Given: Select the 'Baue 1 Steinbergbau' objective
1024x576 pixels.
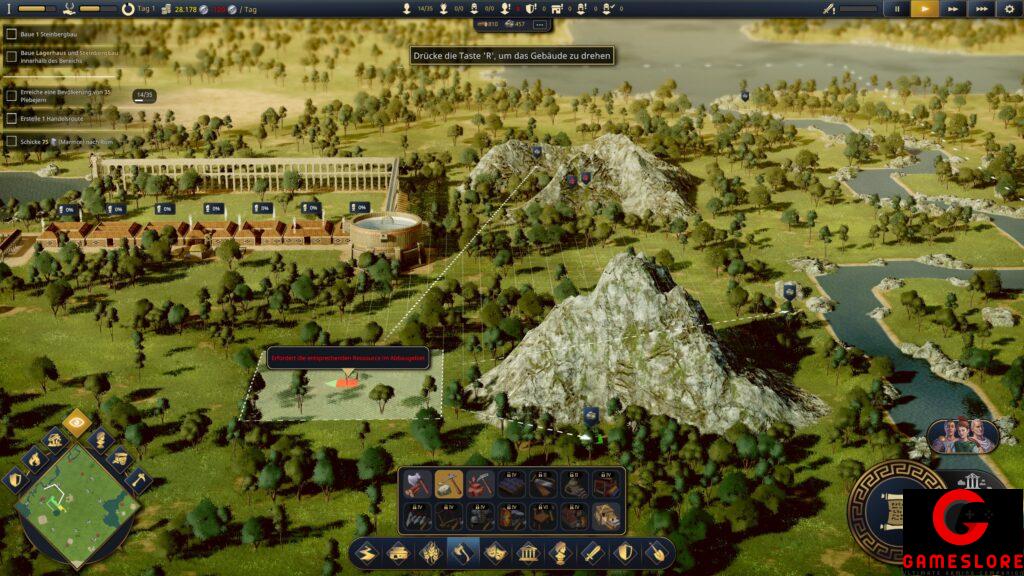Looking at the screenshot, I should pyautogui.click(x=46, y=34).
